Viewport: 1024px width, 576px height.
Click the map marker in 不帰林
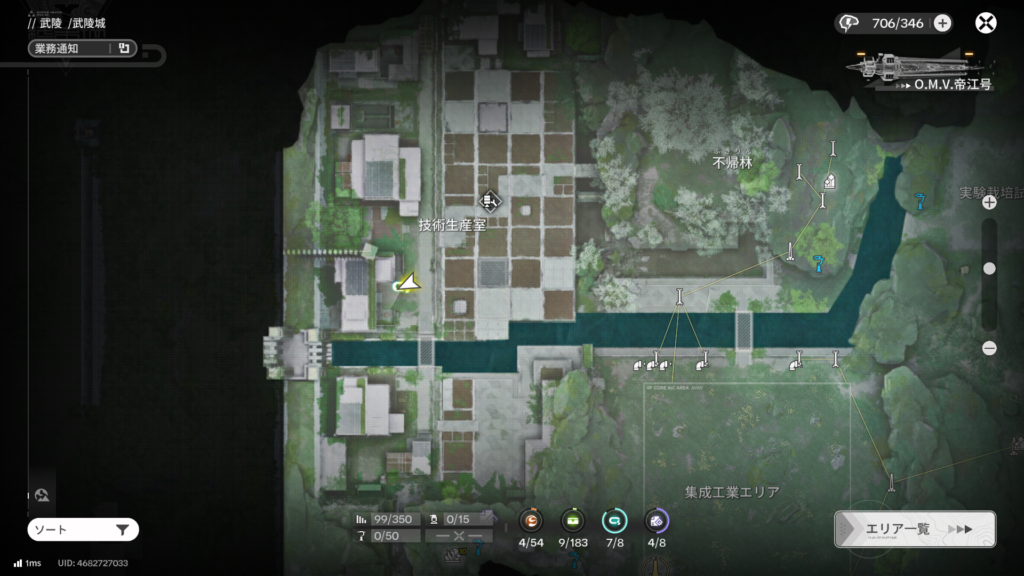click(x=830, y=181)
